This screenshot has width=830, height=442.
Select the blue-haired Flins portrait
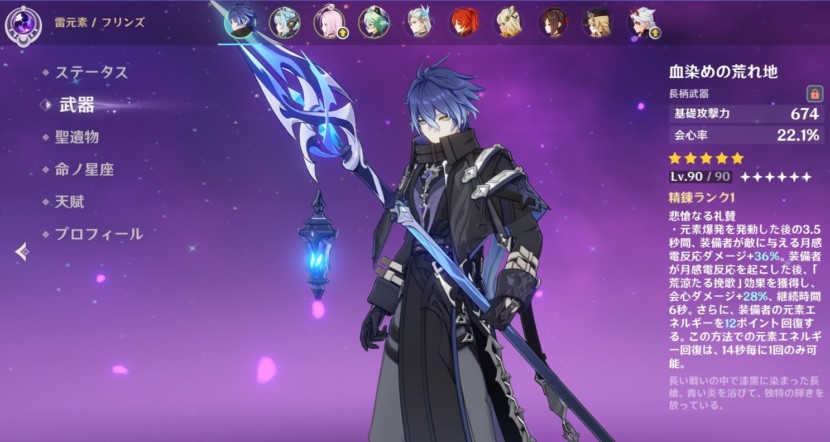[241, 20]
